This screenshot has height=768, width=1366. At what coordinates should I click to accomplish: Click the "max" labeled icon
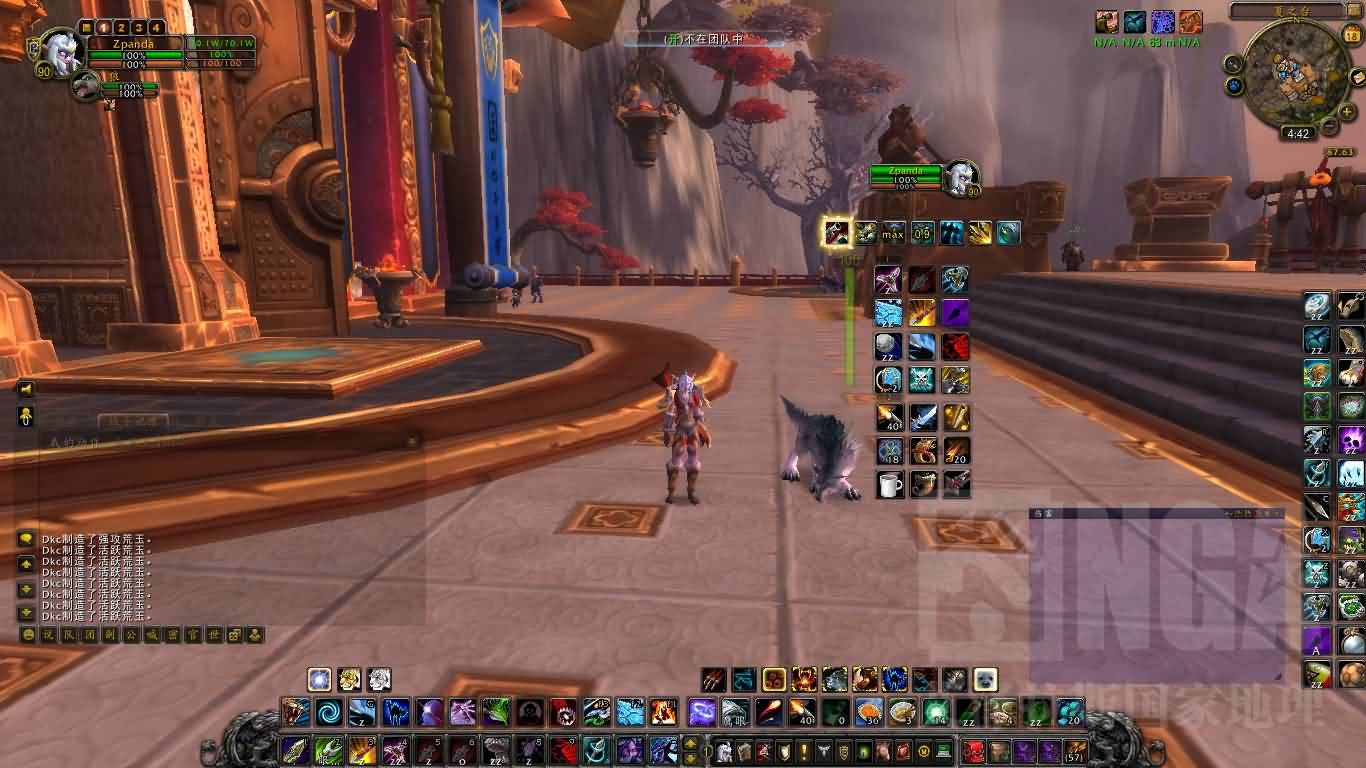(893, 234)
